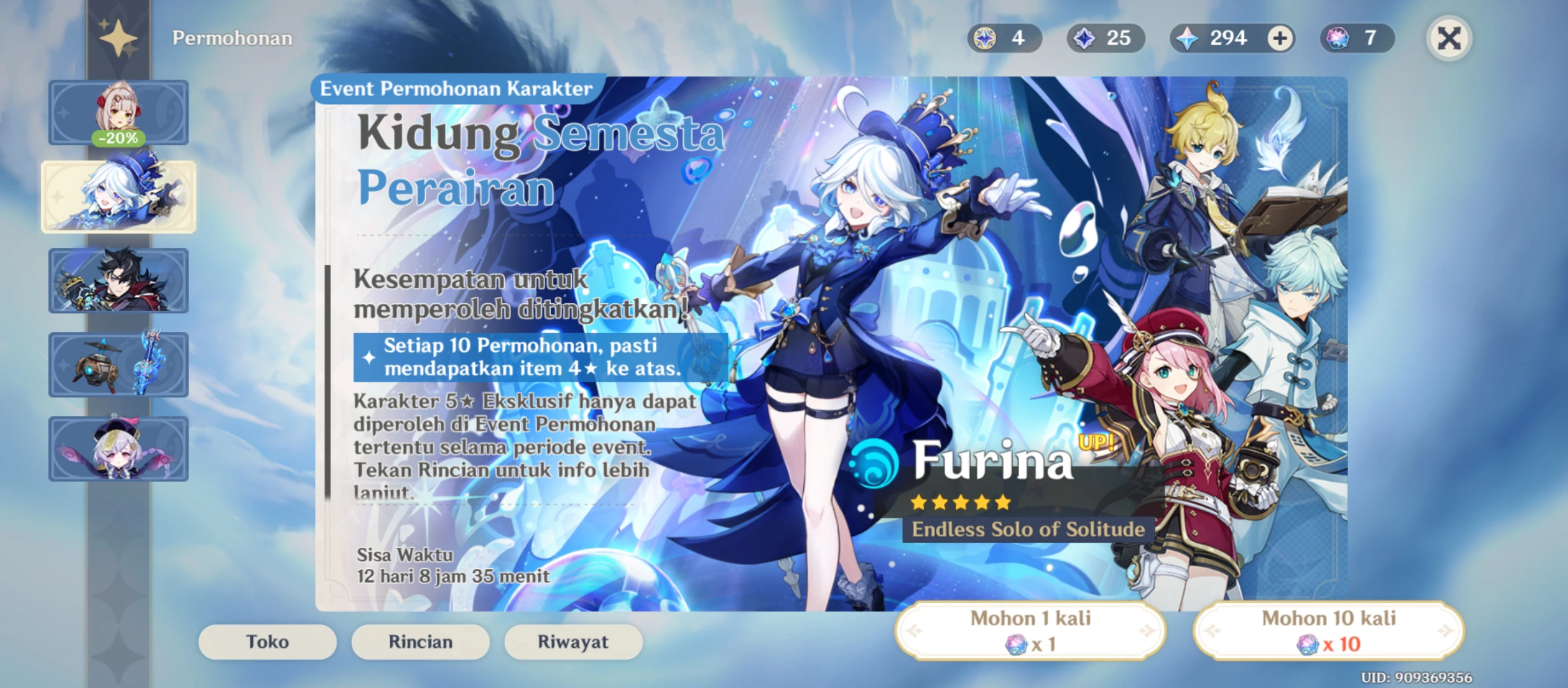Open Riwayat wish history

click(573, 641)
